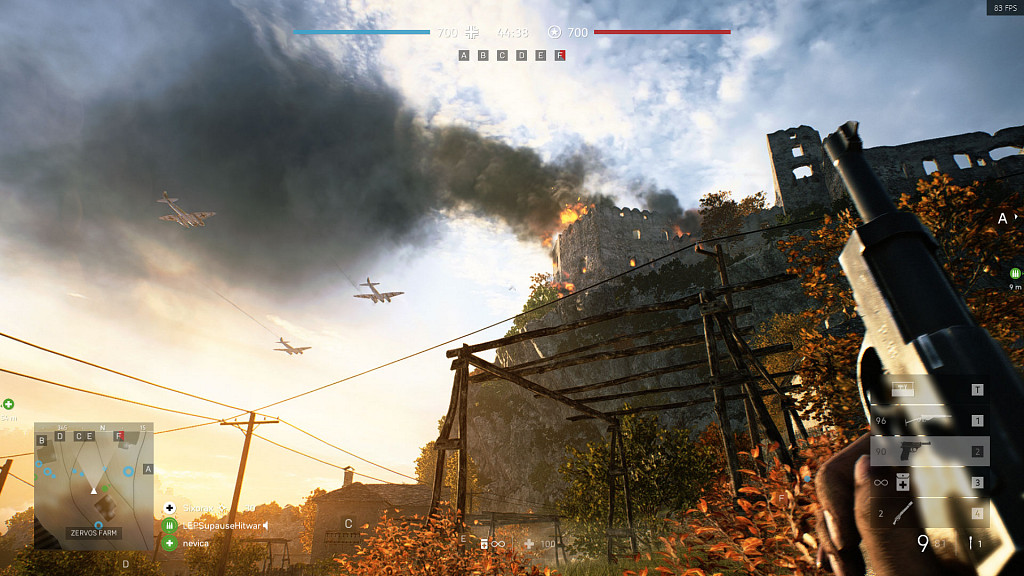
Task: Select objective E in the top flag row
Action: (x=541, y=56)
